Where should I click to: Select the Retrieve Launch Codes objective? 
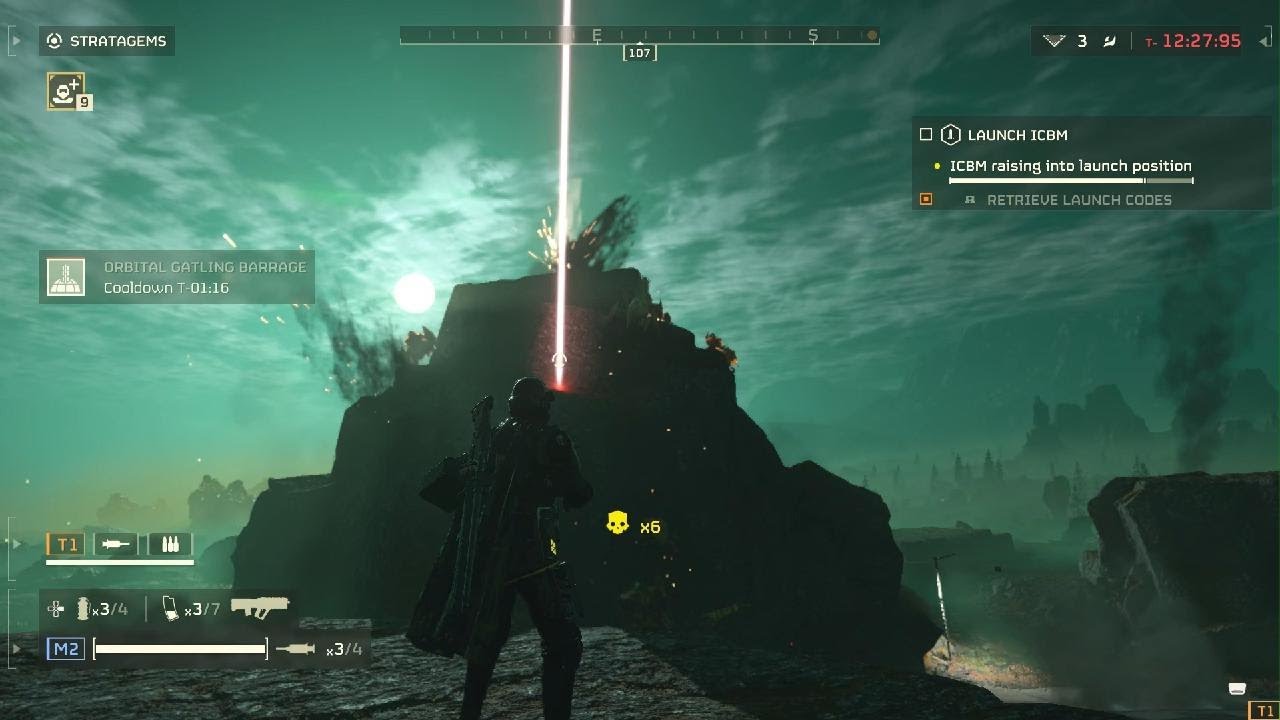(x=1078, y=200)
